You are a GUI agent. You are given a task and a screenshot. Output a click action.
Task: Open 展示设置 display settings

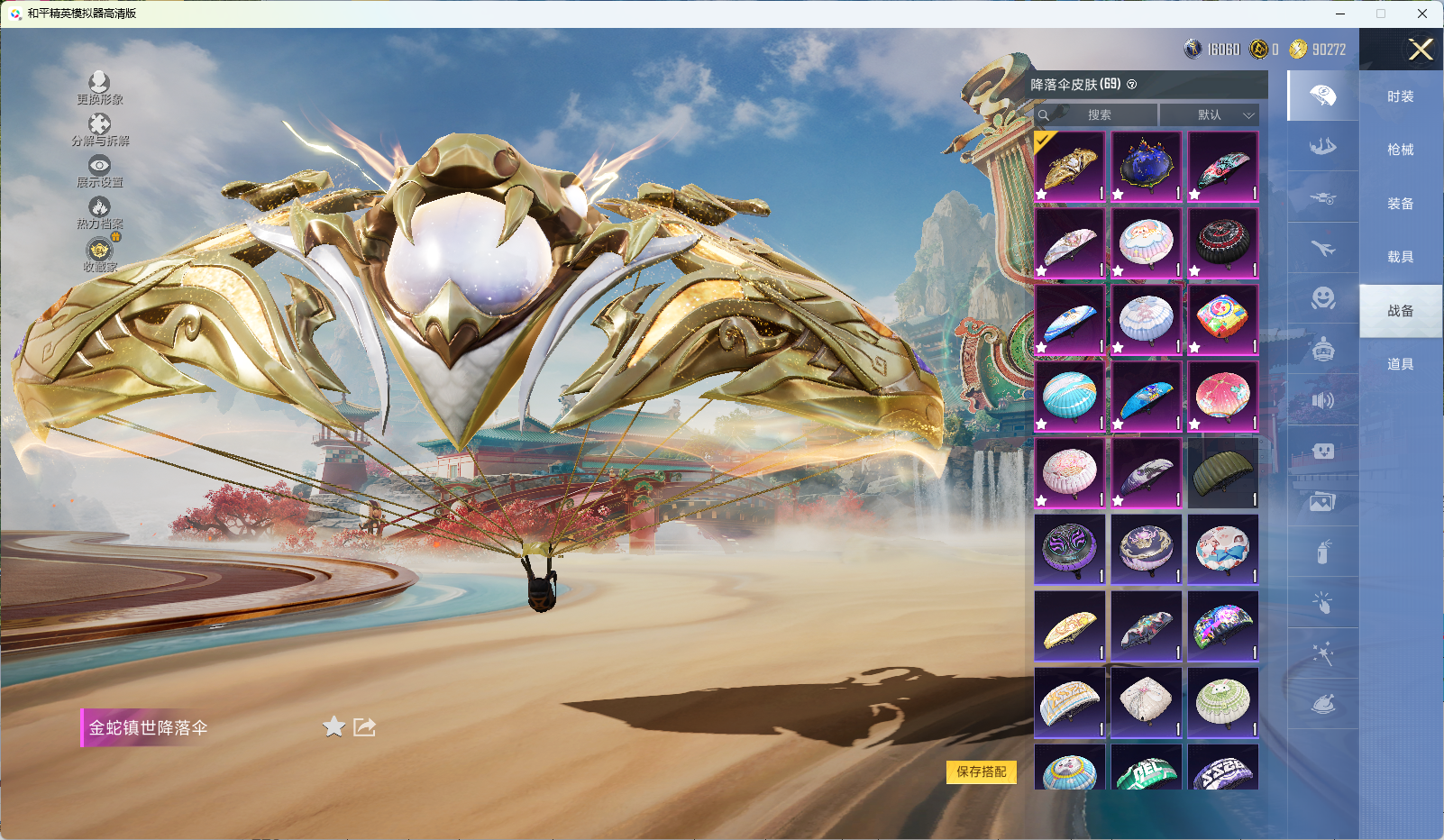99,171
